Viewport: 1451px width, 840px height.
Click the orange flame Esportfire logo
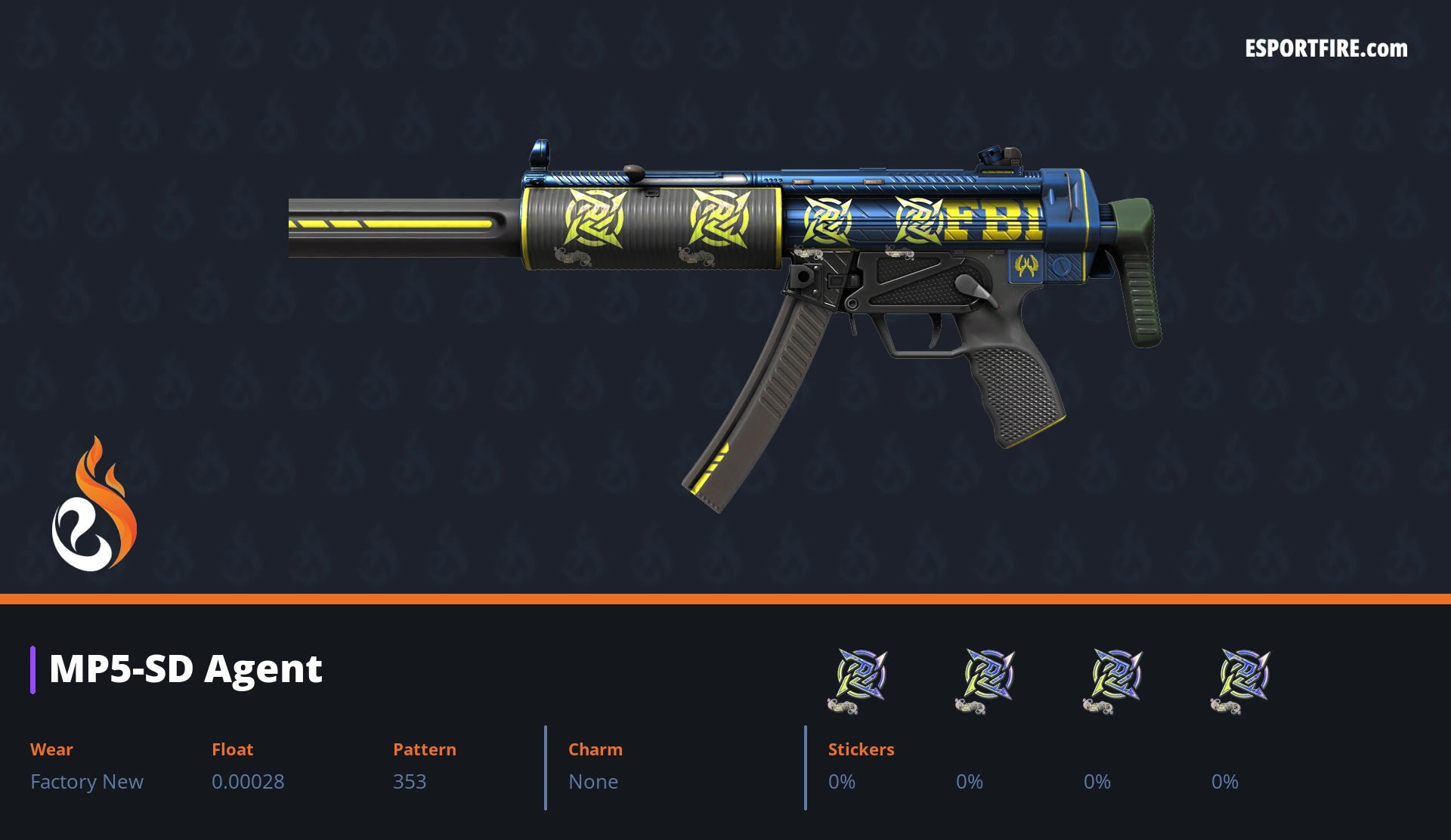[x=94, y=505]
